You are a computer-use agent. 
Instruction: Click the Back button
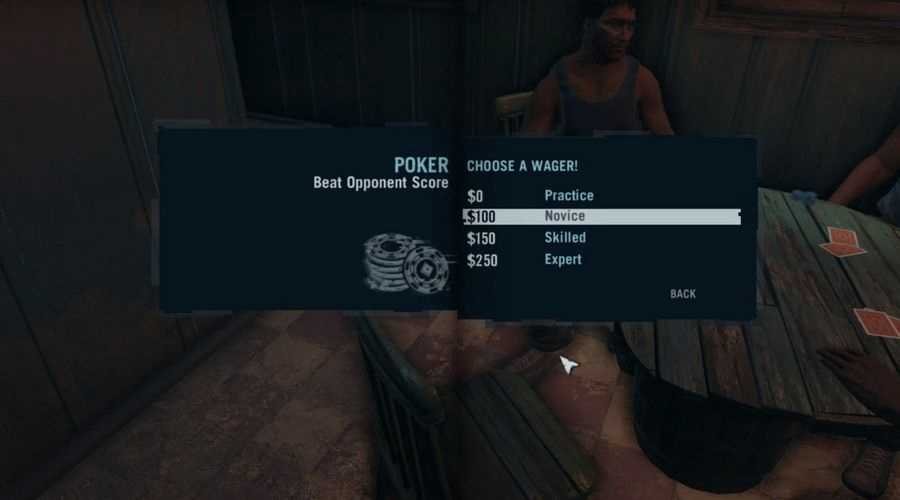click(x=683, y=294)
